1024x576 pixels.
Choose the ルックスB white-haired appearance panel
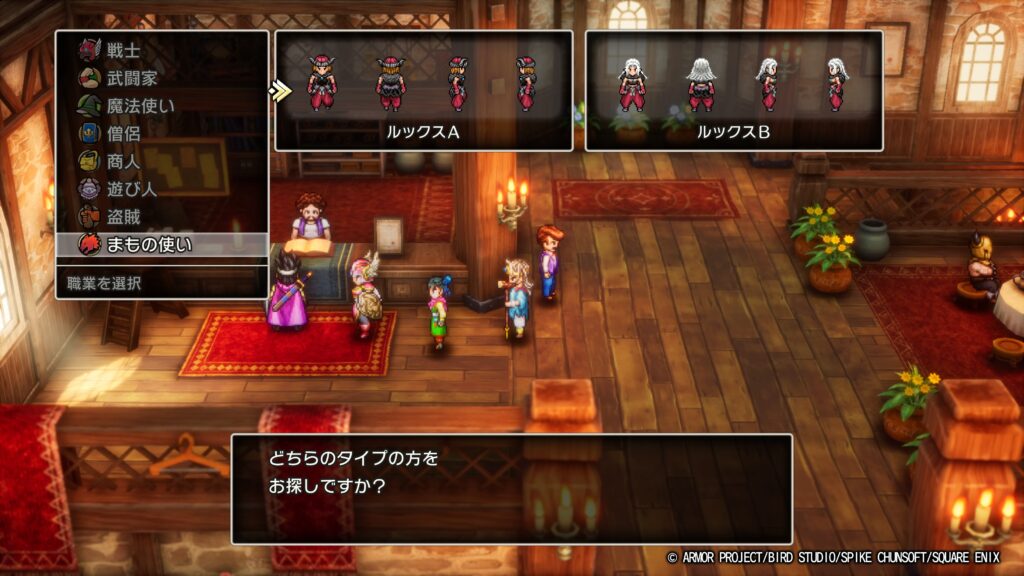coord(733,90)
